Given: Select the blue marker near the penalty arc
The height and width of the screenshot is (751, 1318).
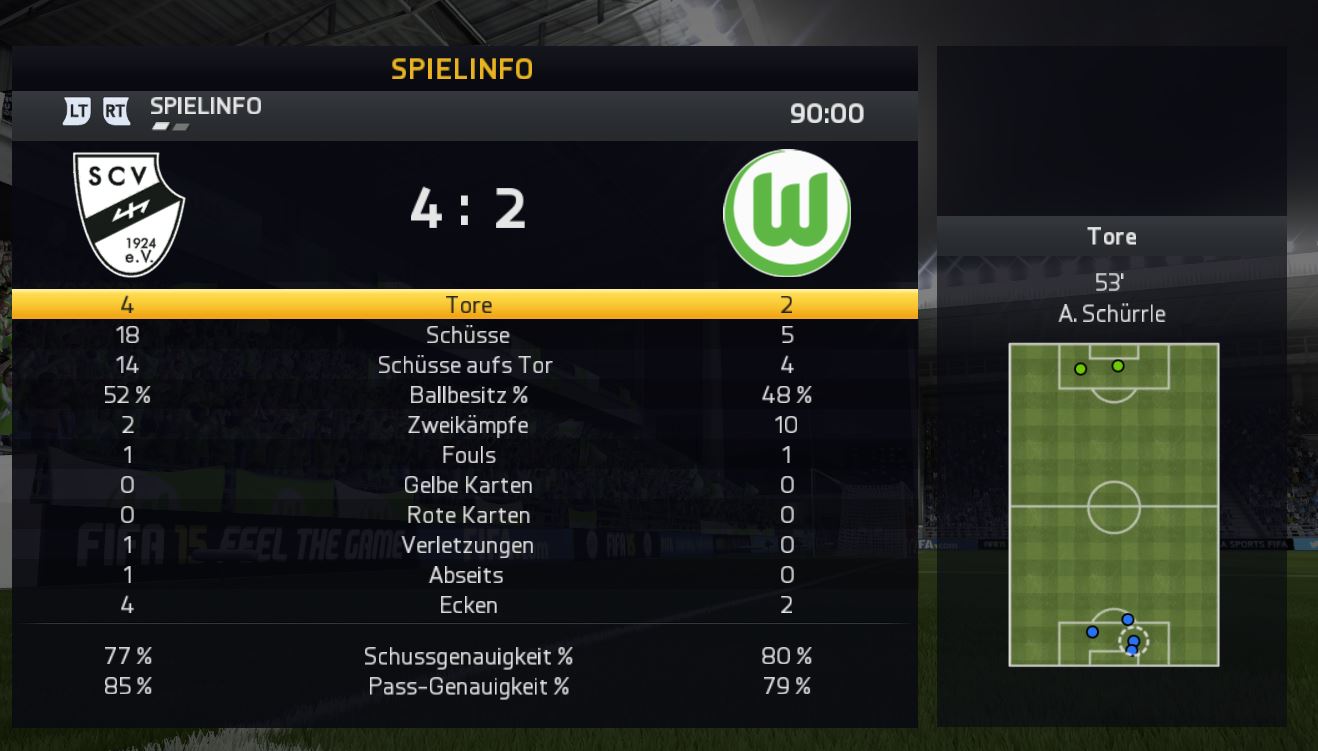Looking at the screenshot, I should [1127, 620].
